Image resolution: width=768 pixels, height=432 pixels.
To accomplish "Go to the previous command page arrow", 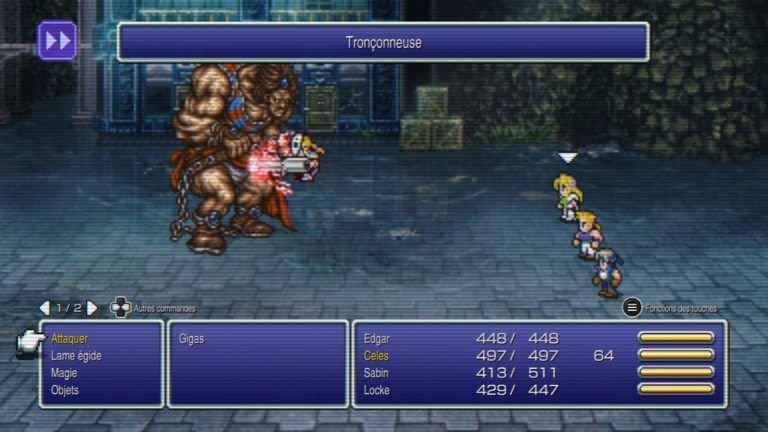I will [x=44, y=308].
